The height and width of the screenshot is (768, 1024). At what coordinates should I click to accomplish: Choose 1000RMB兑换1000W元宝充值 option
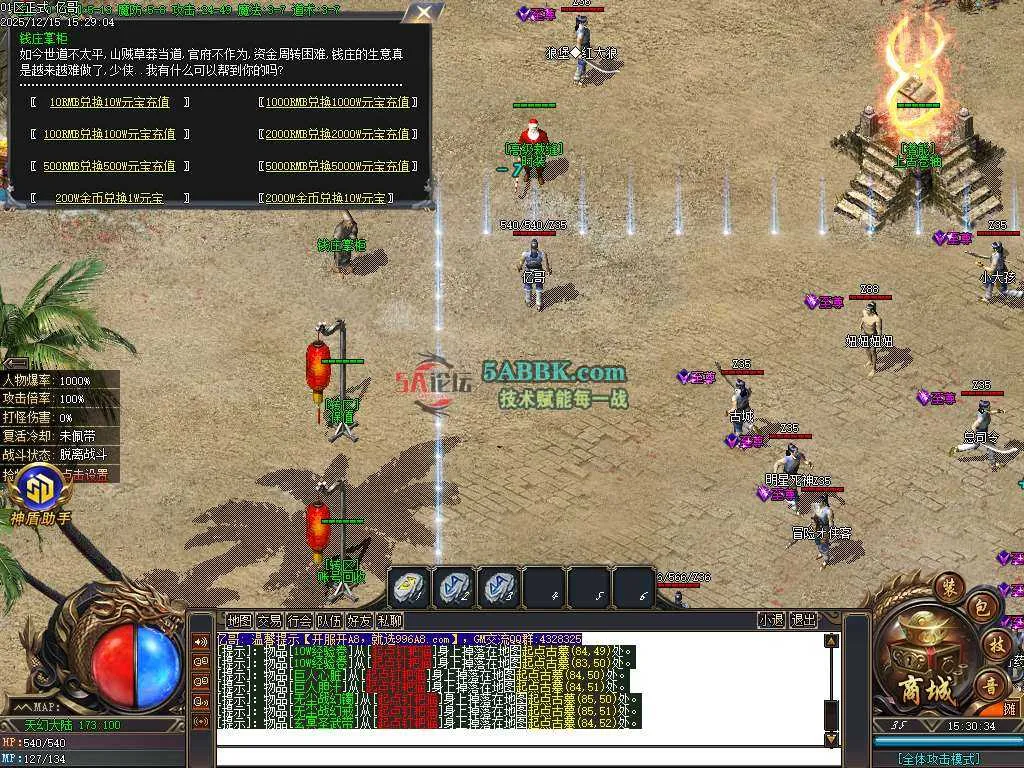337,102
